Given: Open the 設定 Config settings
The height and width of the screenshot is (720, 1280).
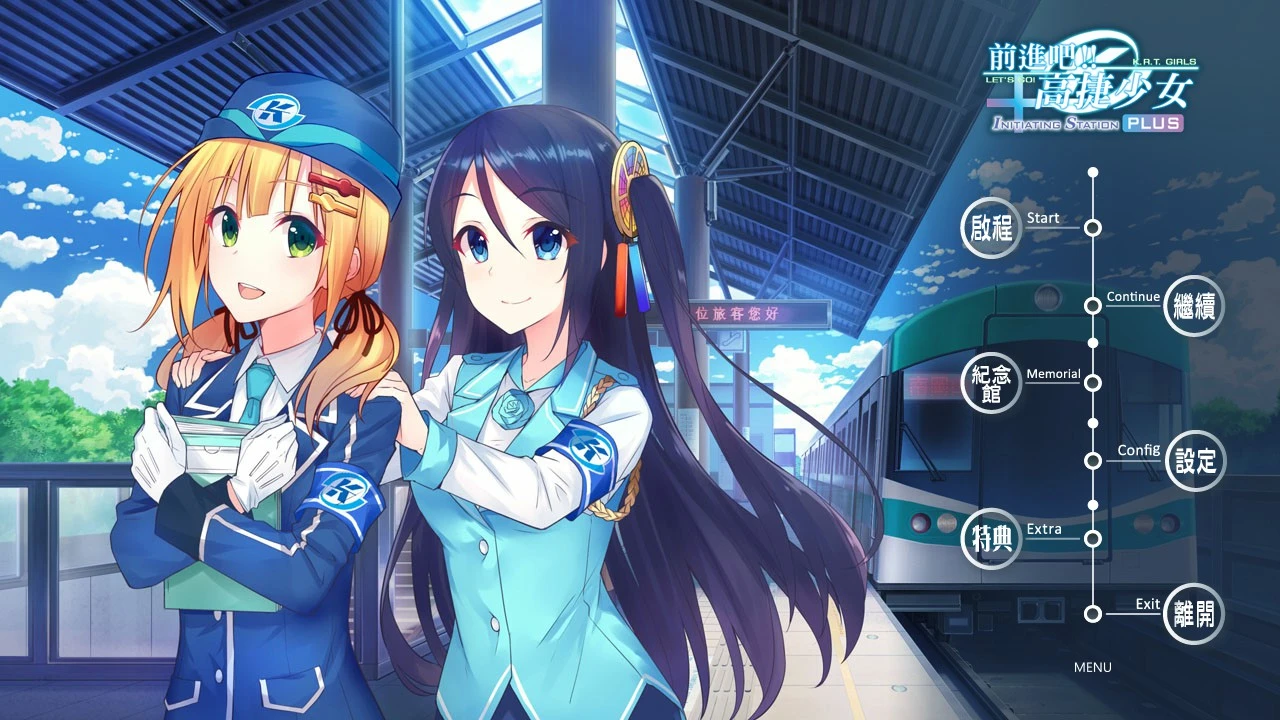Looking at the screenshot, I should point(1195,460).
